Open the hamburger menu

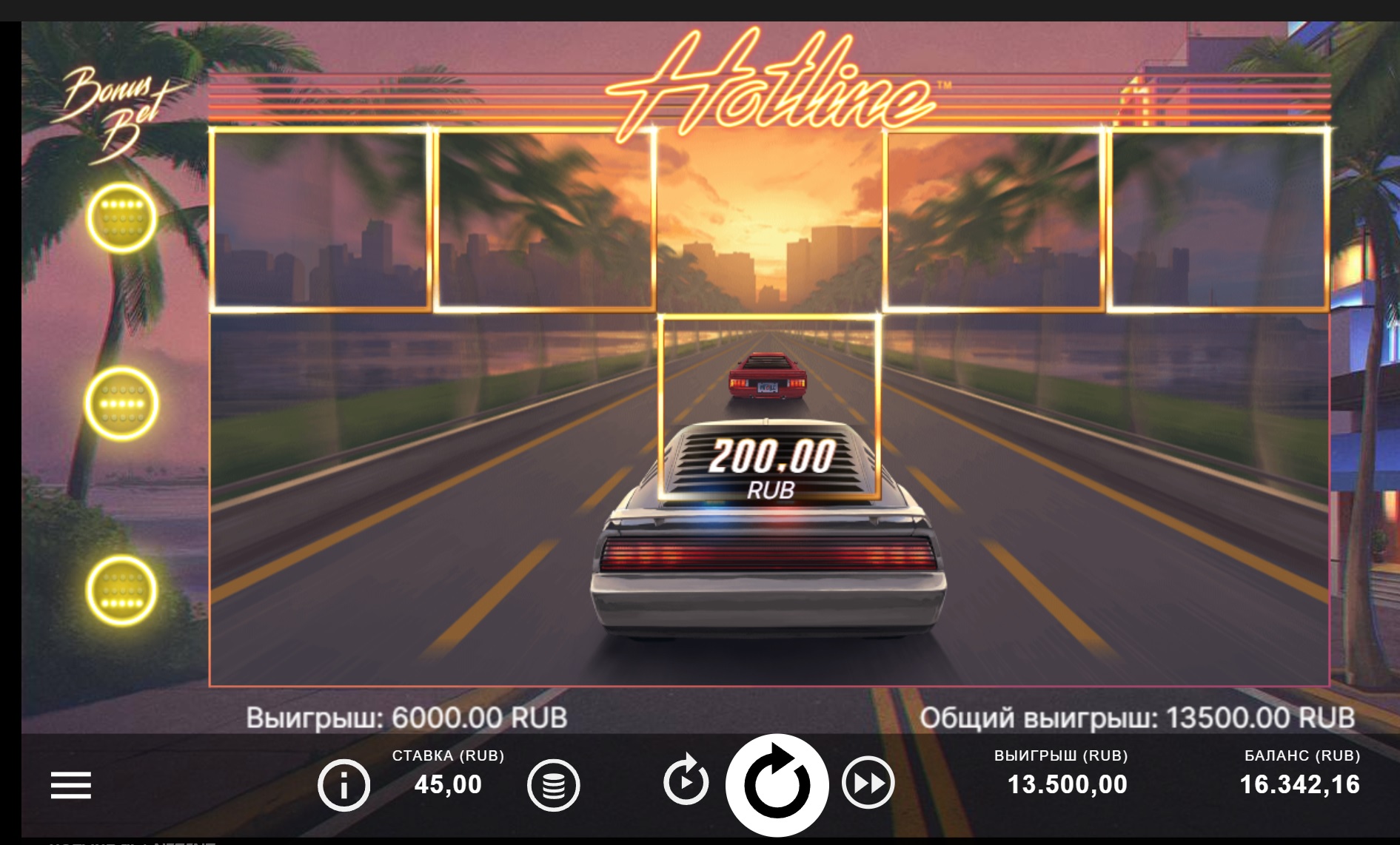click(x=70, y=785)
